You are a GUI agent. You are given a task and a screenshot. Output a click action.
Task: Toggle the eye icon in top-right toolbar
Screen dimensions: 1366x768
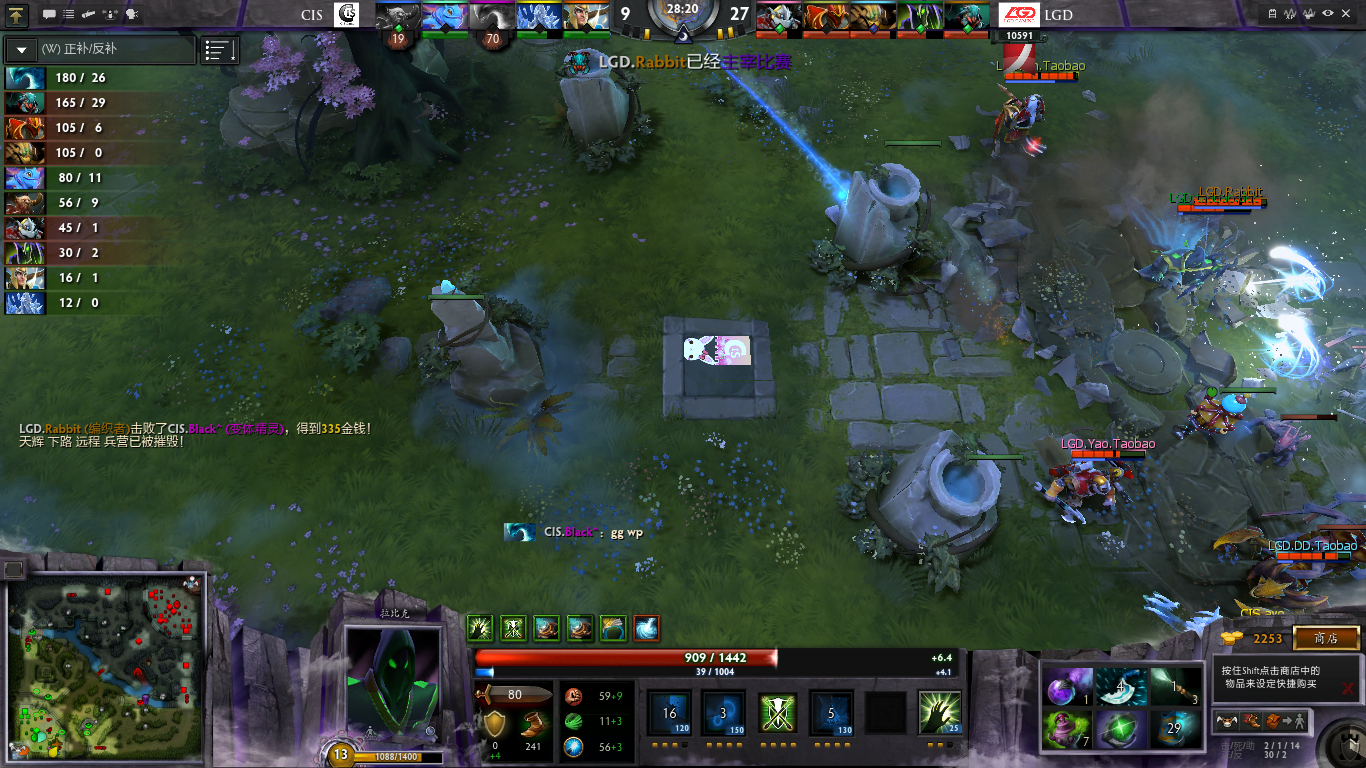click(x=1328, y=14)
